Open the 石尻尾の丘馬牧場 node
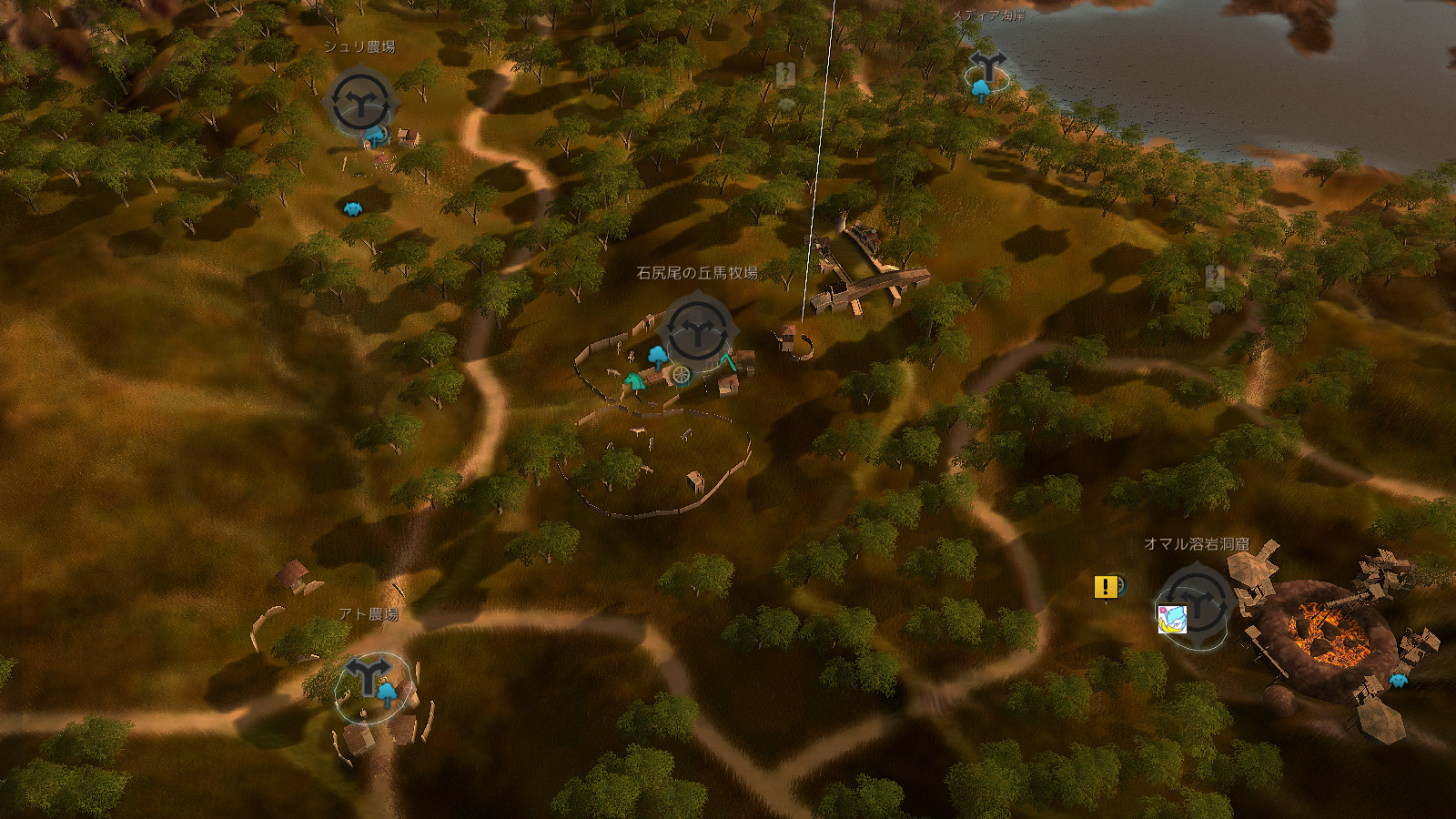Viewport: 1456px width, 819px height. pos(697,332)
